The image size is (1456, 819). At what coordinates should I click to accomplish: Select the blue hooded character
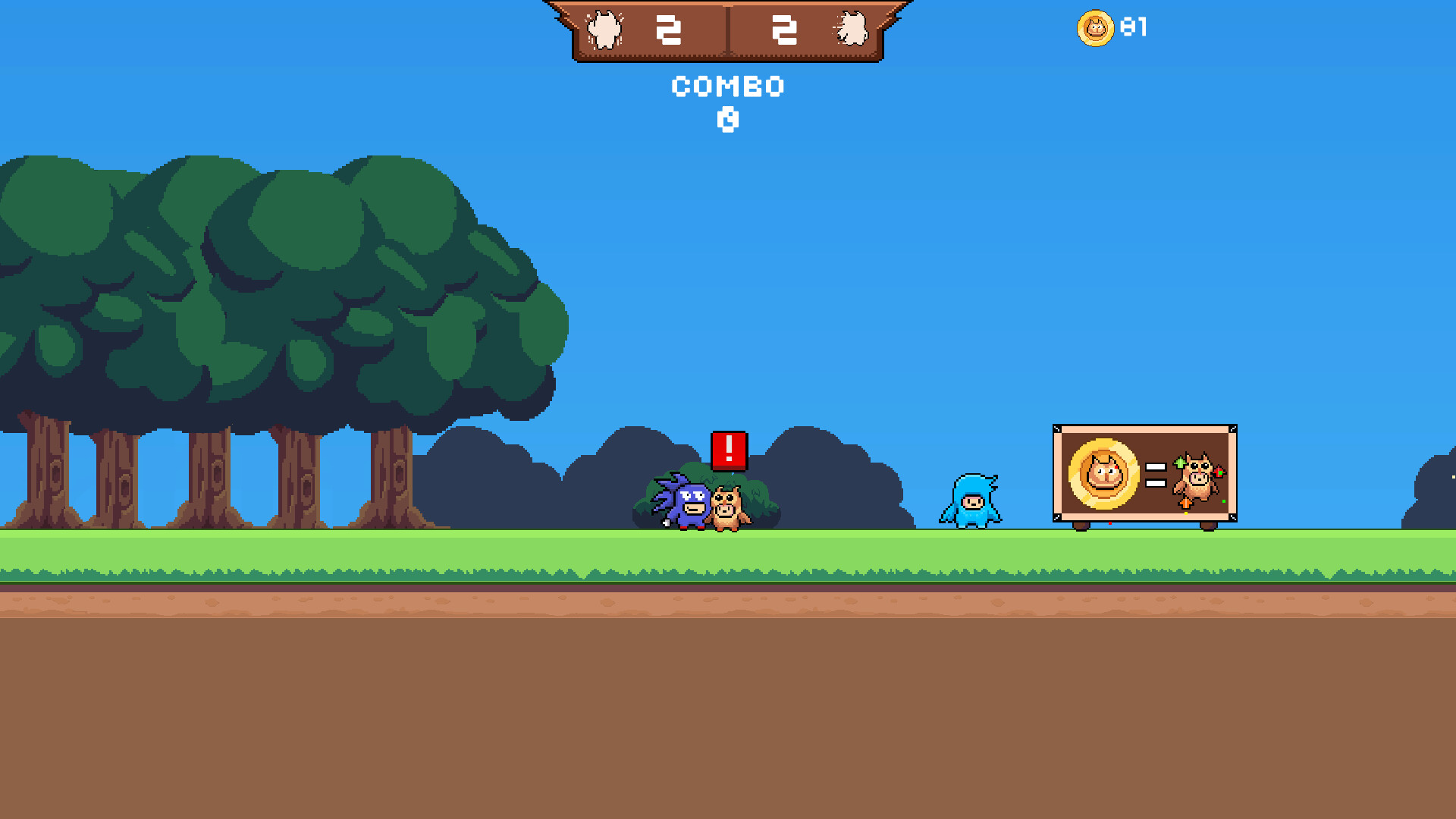coord(973,502)
